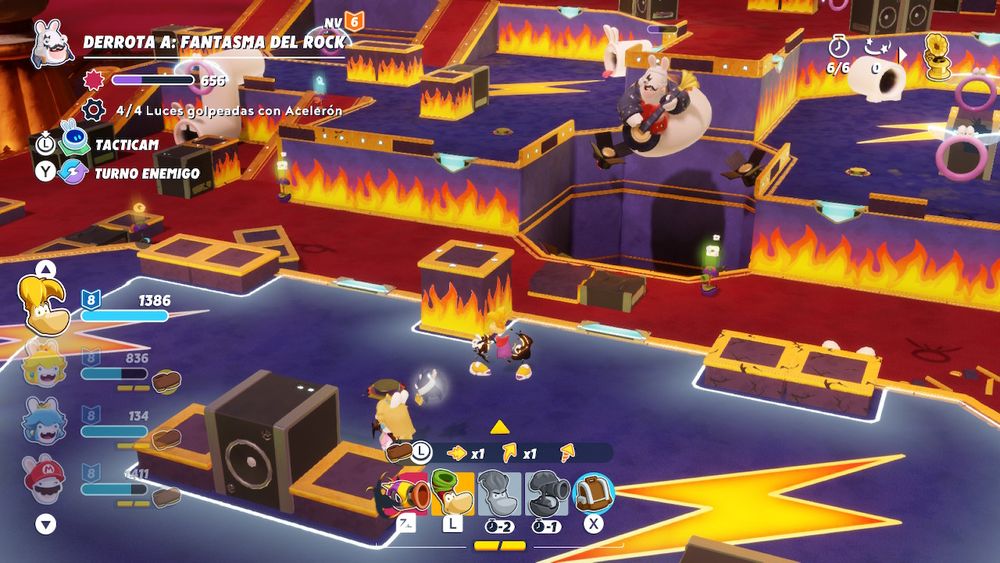Click the objective gear for Luces golpeadas

tap(94, 110)
